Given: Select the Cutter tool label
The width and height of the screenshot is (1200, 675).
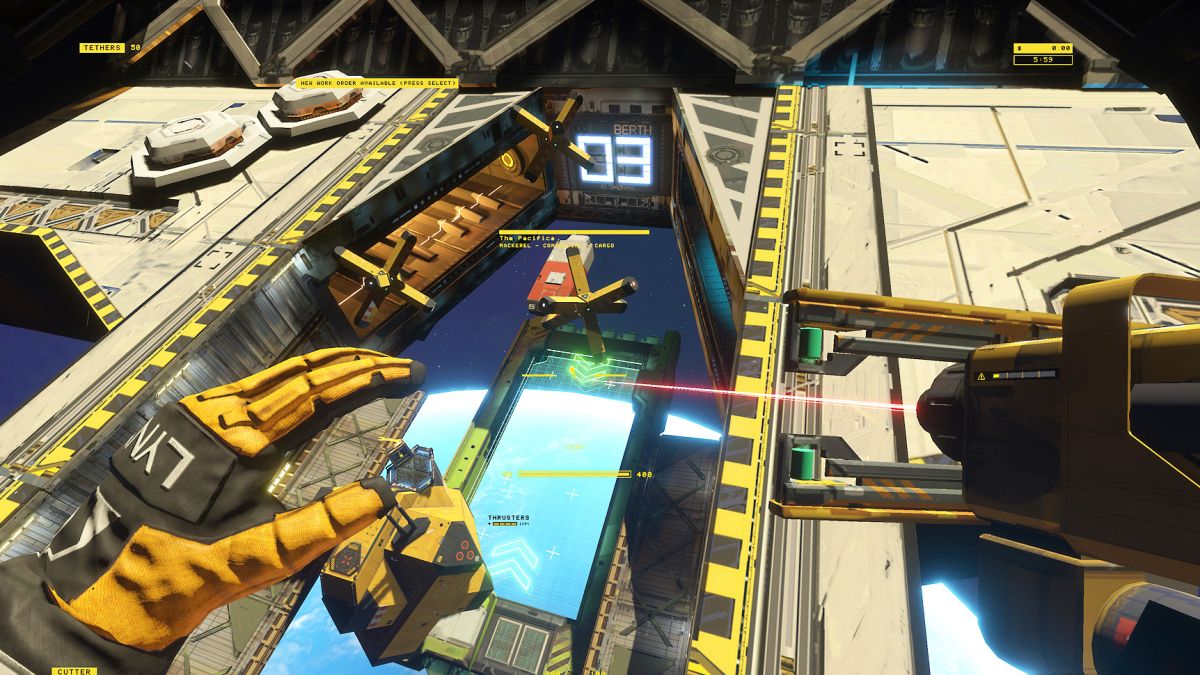Looking at the screenshot, I should (74, 671).
